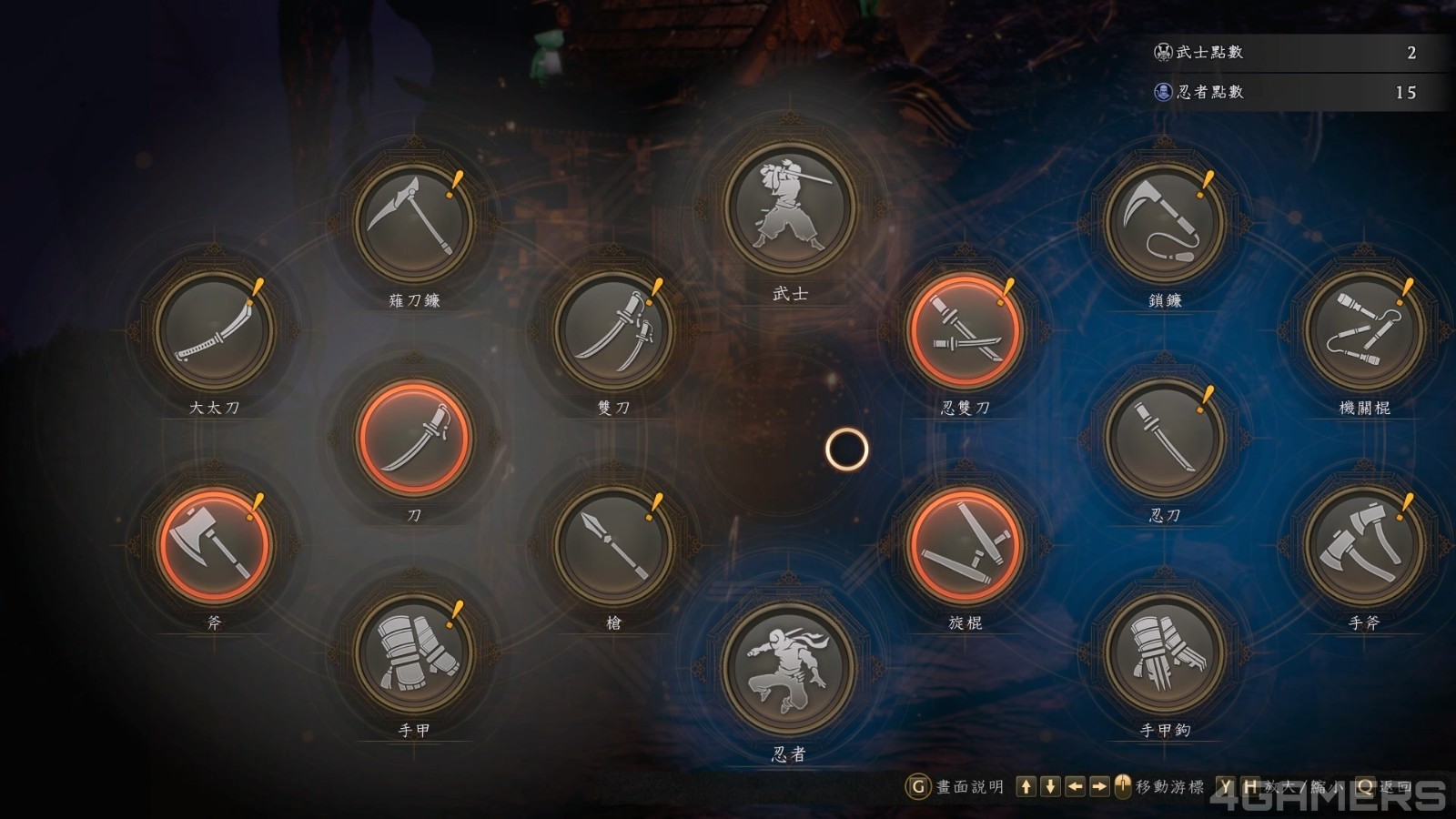
Task: Select the 機關棍 splitstaff skill node
Action: [x=1364, y=329]
